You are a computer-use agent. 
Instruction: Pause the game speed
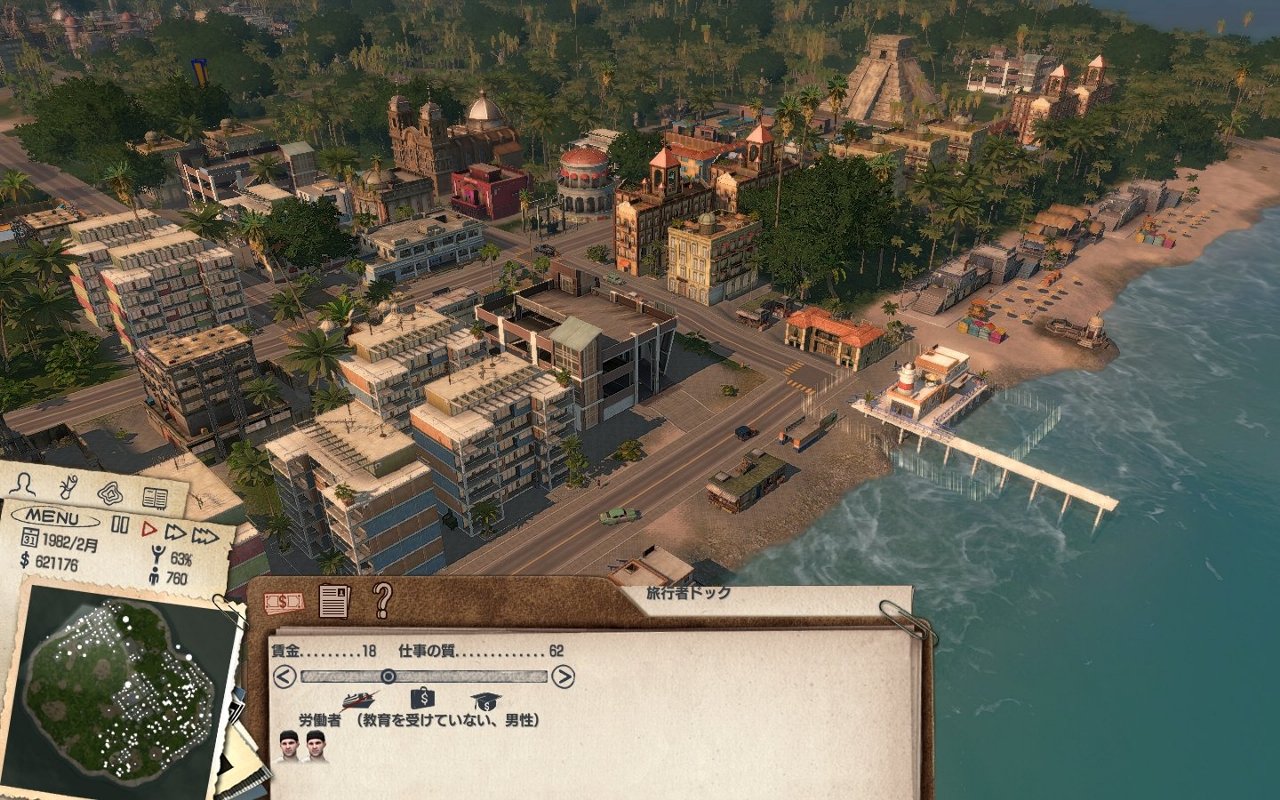pos(120,525)
